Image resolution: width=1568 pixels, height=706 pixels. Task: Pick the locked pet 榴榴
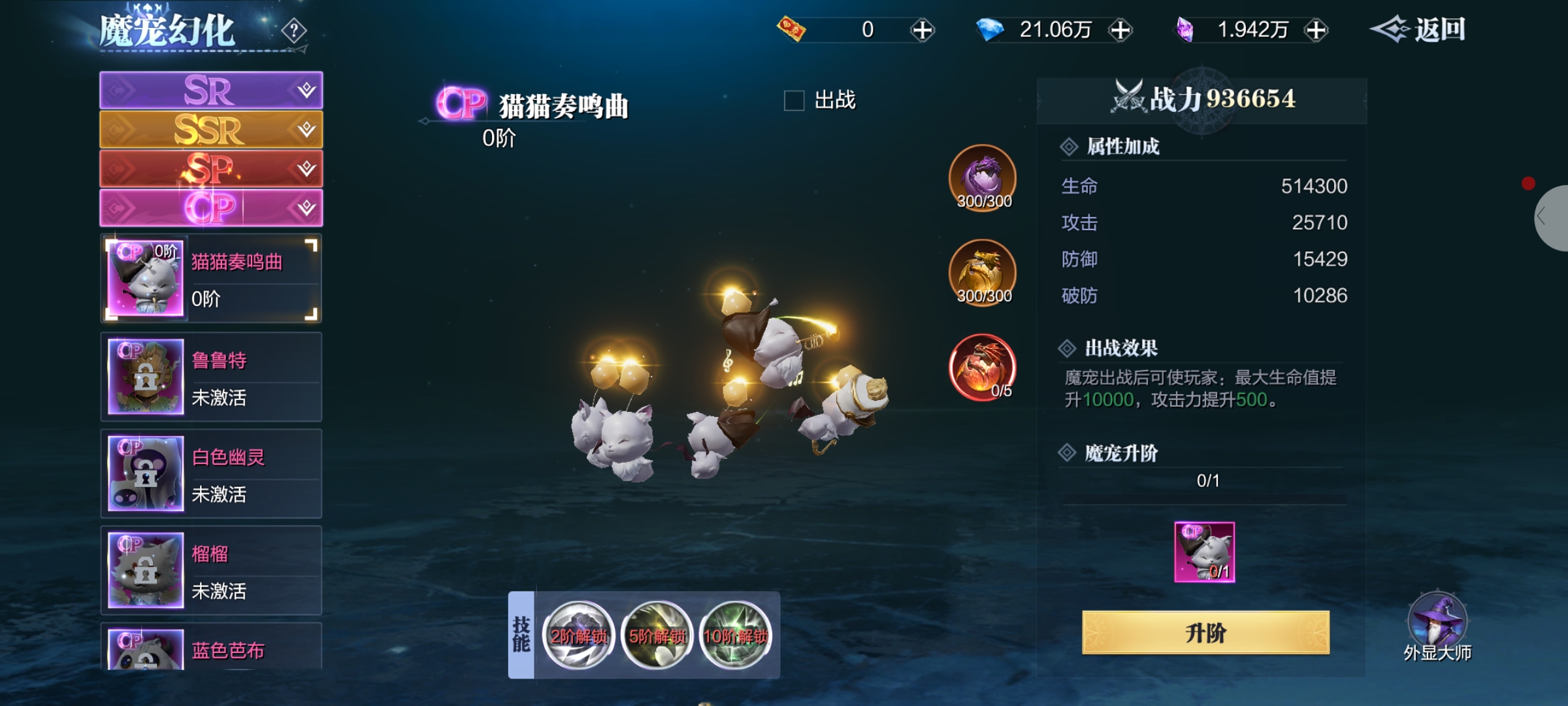tap(210, 571)
